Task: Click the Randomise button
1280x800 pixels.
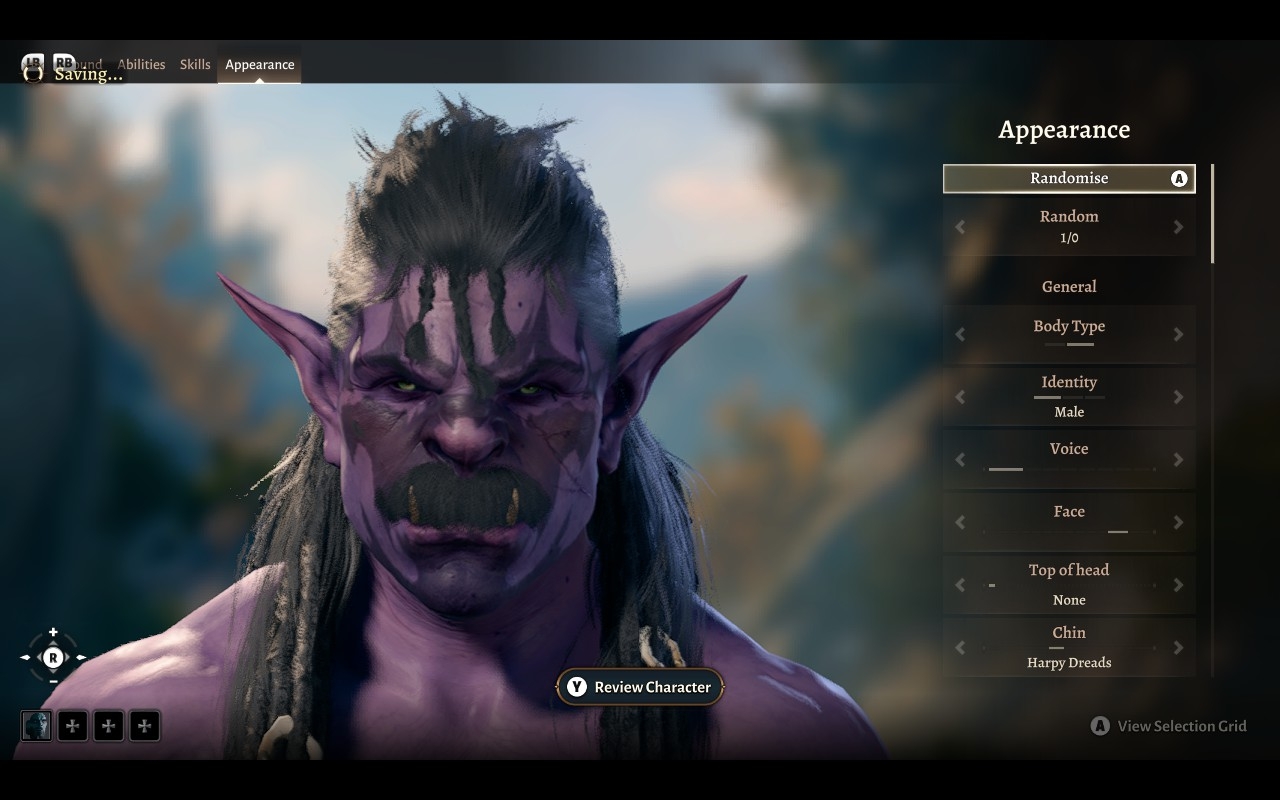Action: tap(1069, 178)
